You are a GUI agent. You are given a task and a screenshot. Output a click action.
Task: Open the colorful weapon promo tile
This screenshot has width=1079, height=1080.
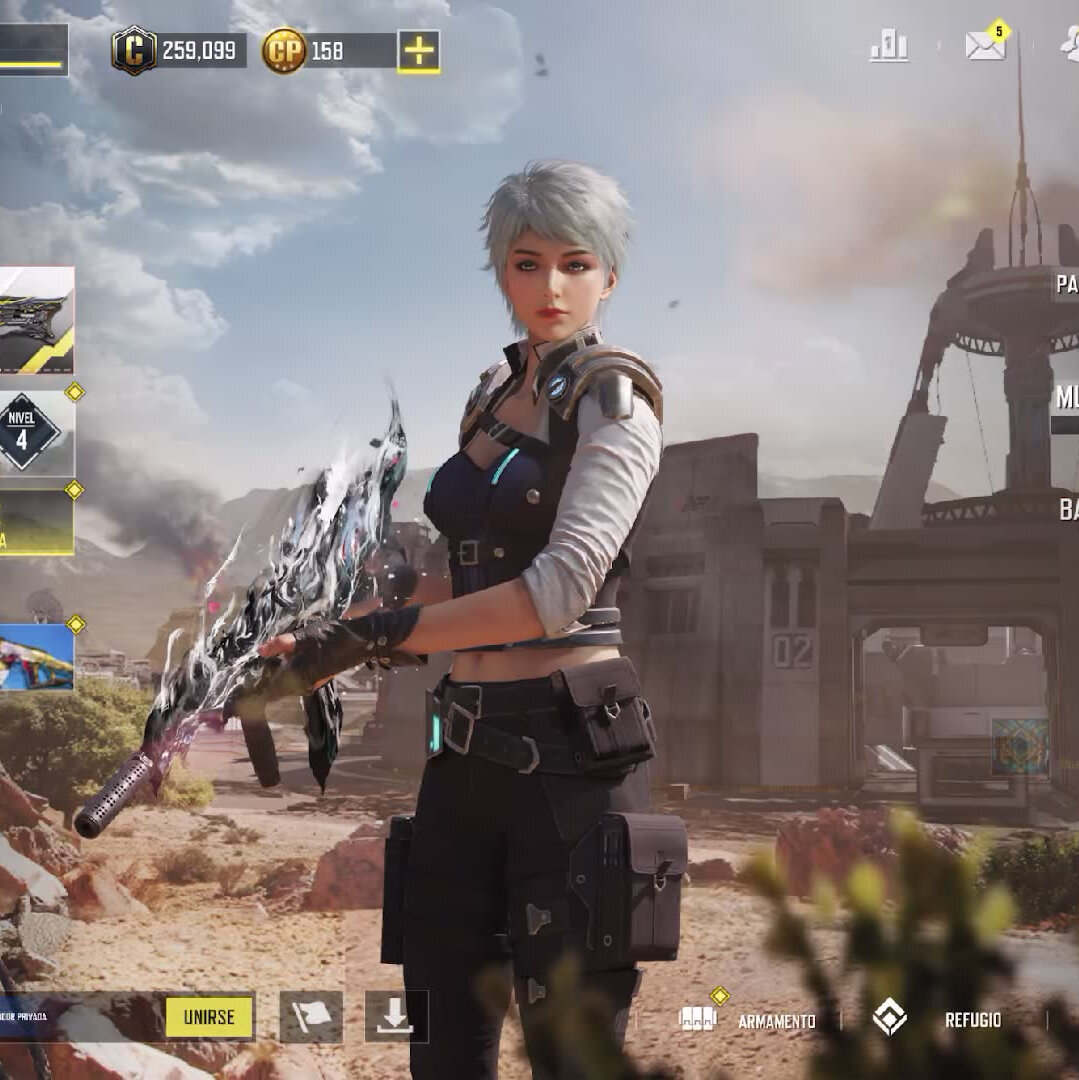point(37,657)
